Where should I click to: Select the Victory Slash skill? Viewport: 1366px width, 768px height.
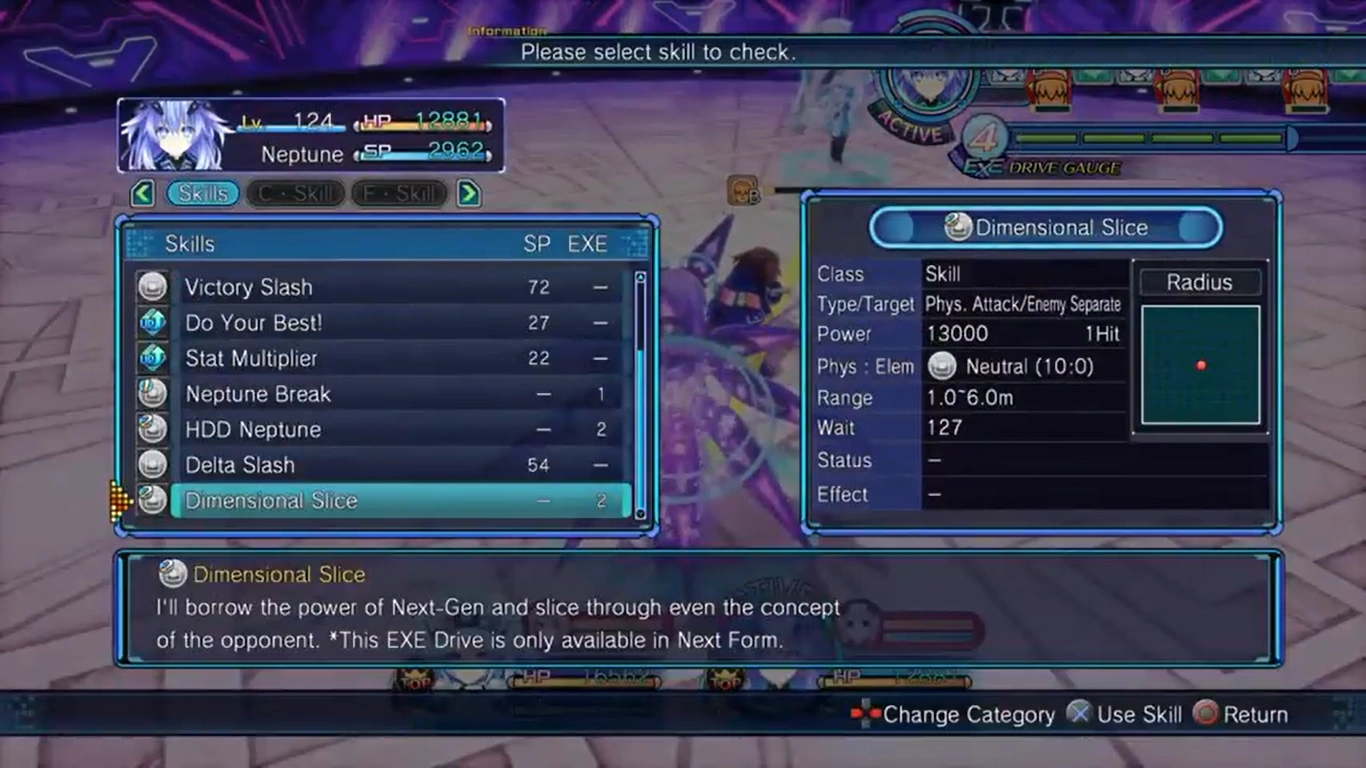click(x=380, y=288)
